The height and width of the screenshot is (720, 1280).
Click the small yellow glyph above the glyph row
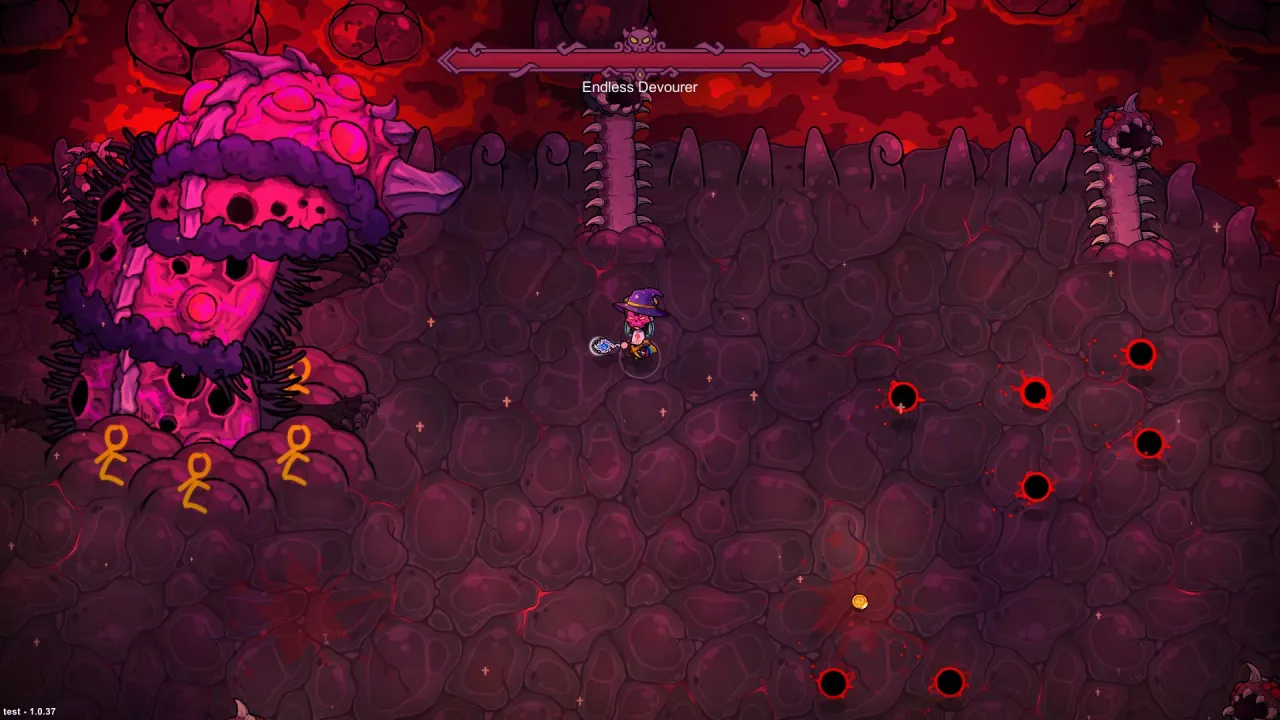[300, 380]
